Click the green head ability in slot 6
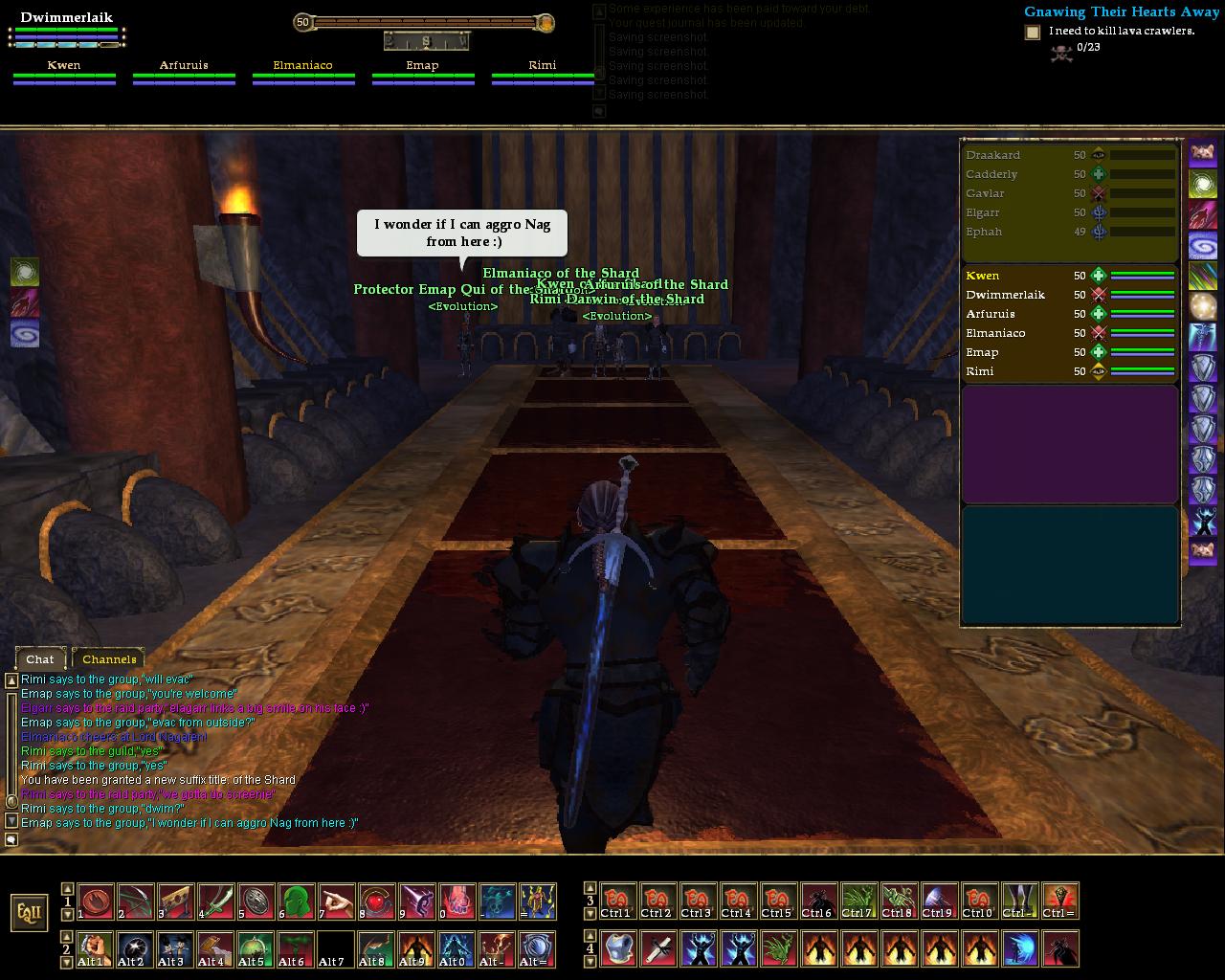This screenshot has width=1225, height=980. pos(297,901)
